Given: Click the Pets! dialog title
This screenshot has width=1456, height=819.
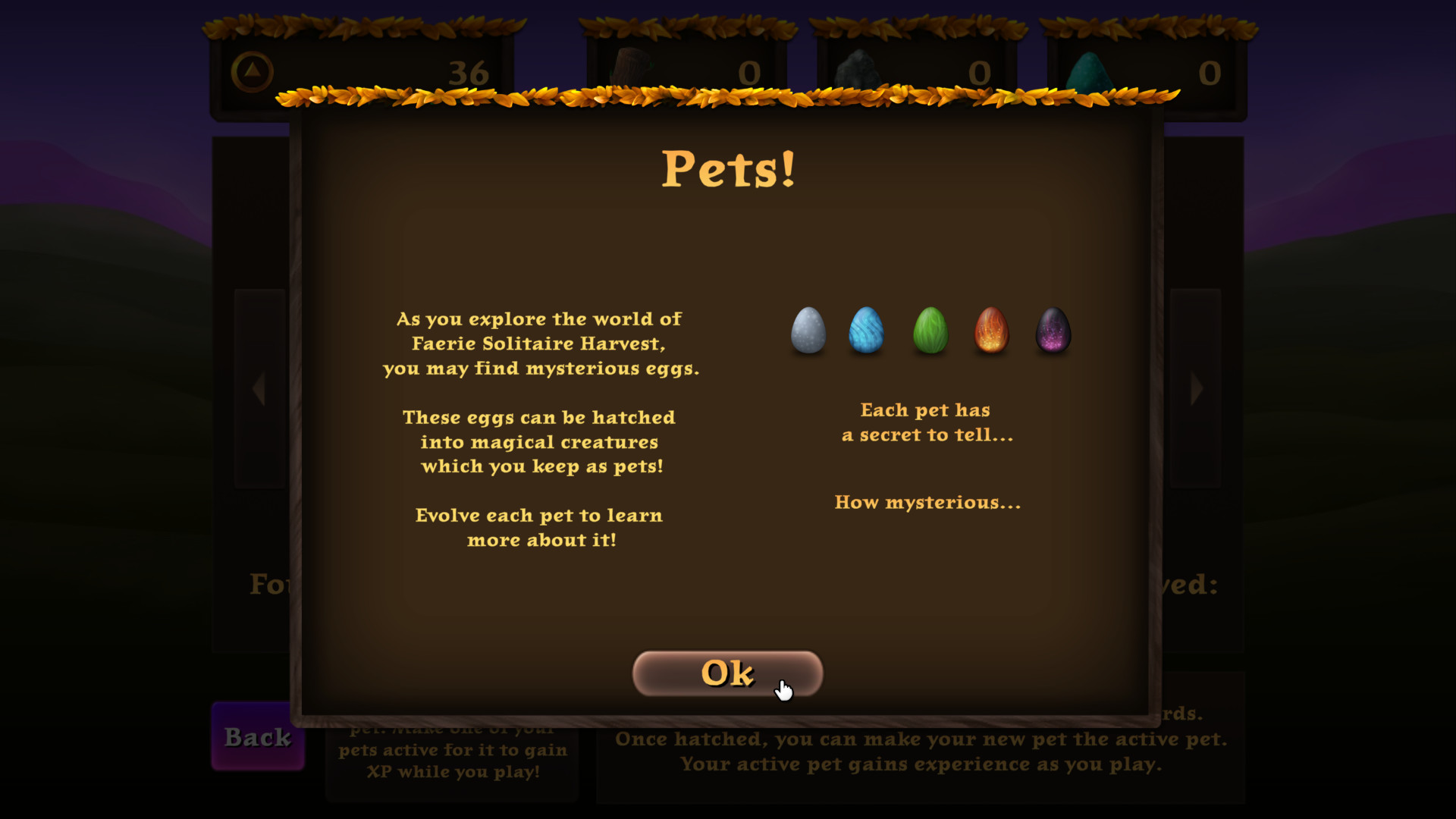Looking at the screenshot, I should 727,170.
